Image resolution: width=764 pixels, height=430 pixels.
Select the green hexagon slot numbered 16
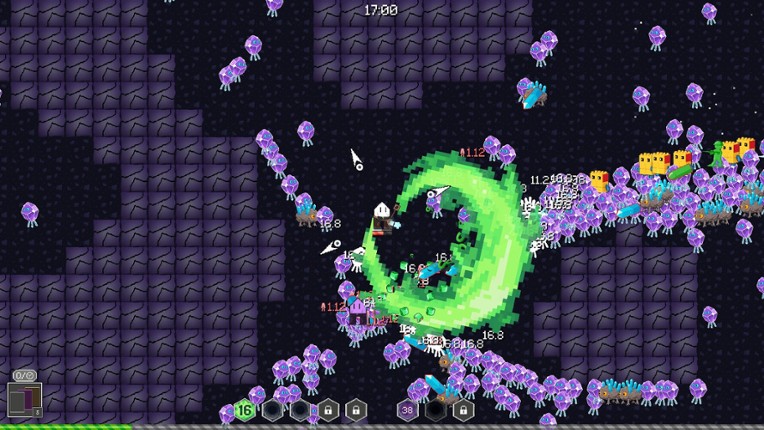click(244, 409)
